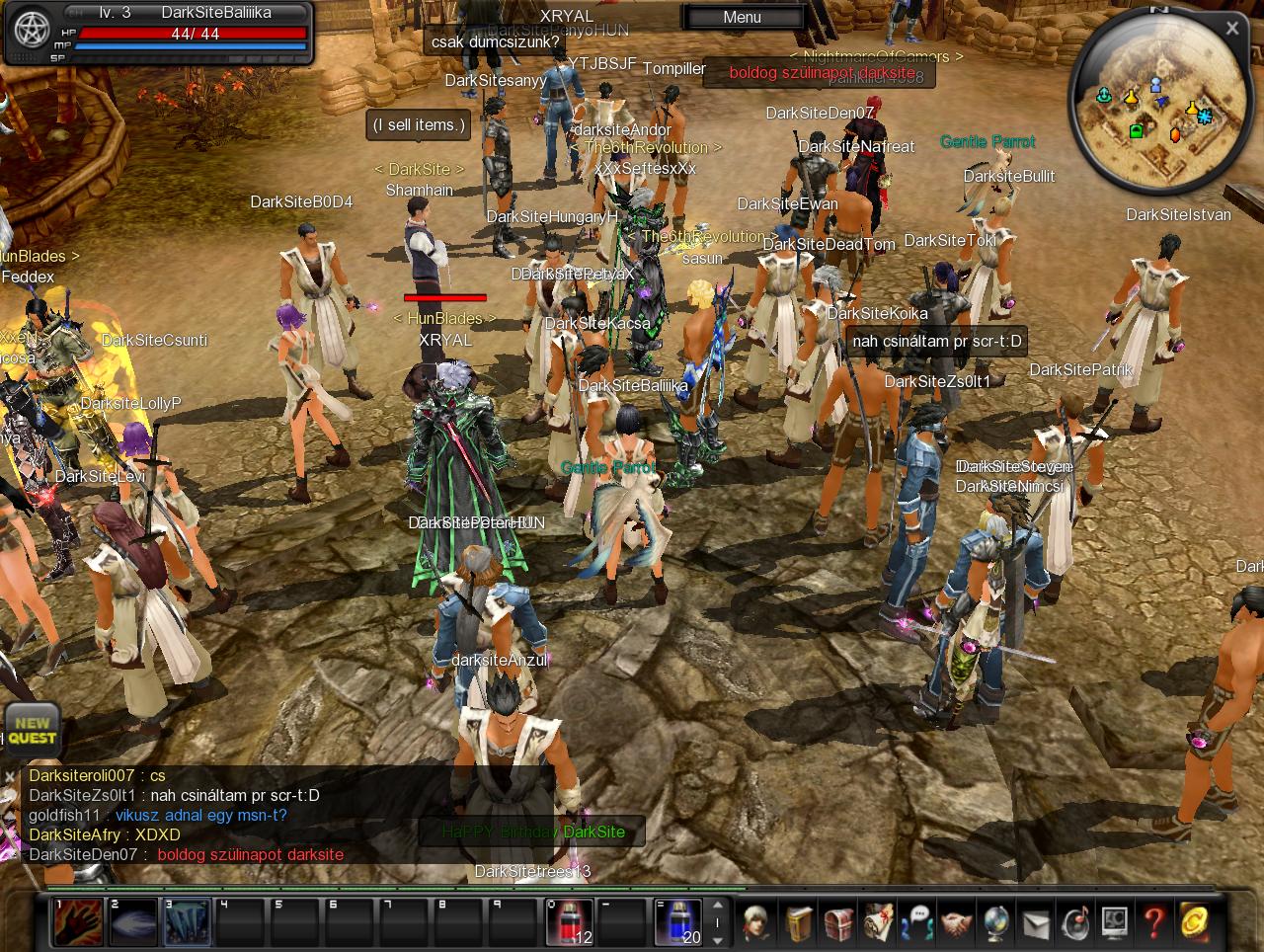This screenshot has width=1264, height=952.
Task: Open the character portrait icon
Action: 758,923
